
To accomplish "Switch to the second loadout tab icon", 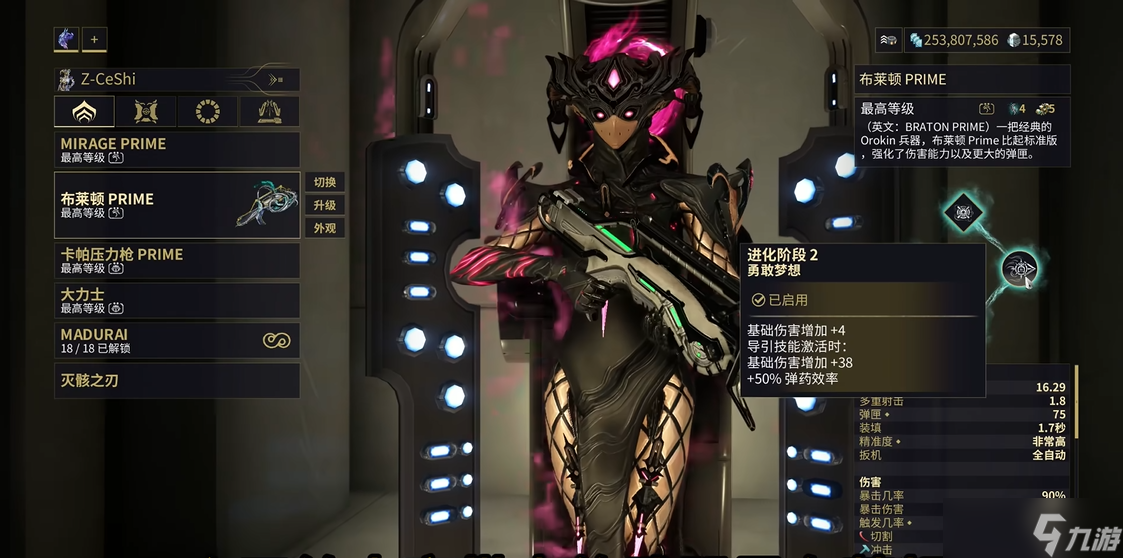I will [x=146, y=111].
